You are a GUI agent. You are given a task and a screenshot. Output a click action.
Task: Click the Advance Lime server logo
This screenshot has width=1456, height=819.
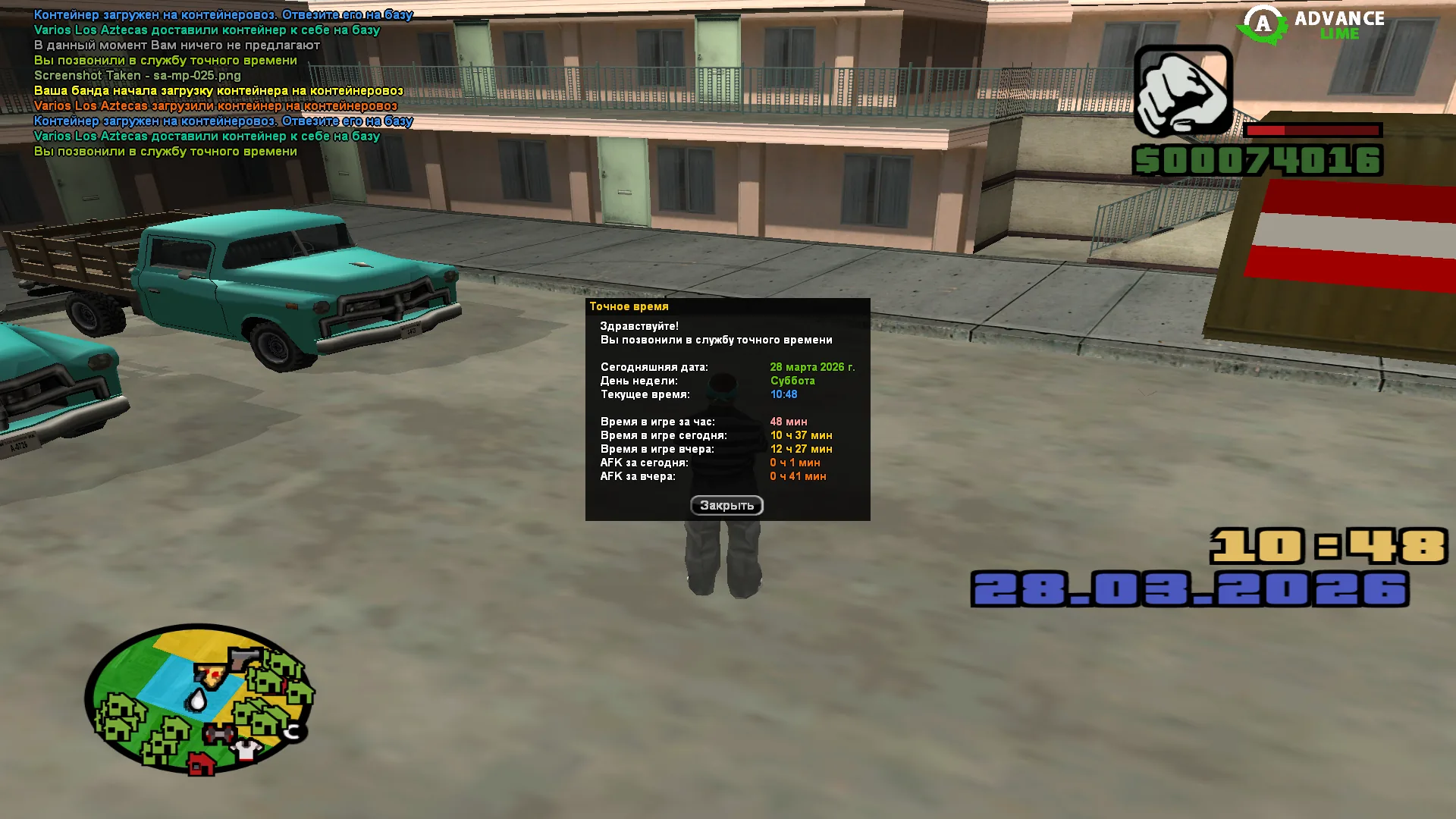[x=1312, y=25]
